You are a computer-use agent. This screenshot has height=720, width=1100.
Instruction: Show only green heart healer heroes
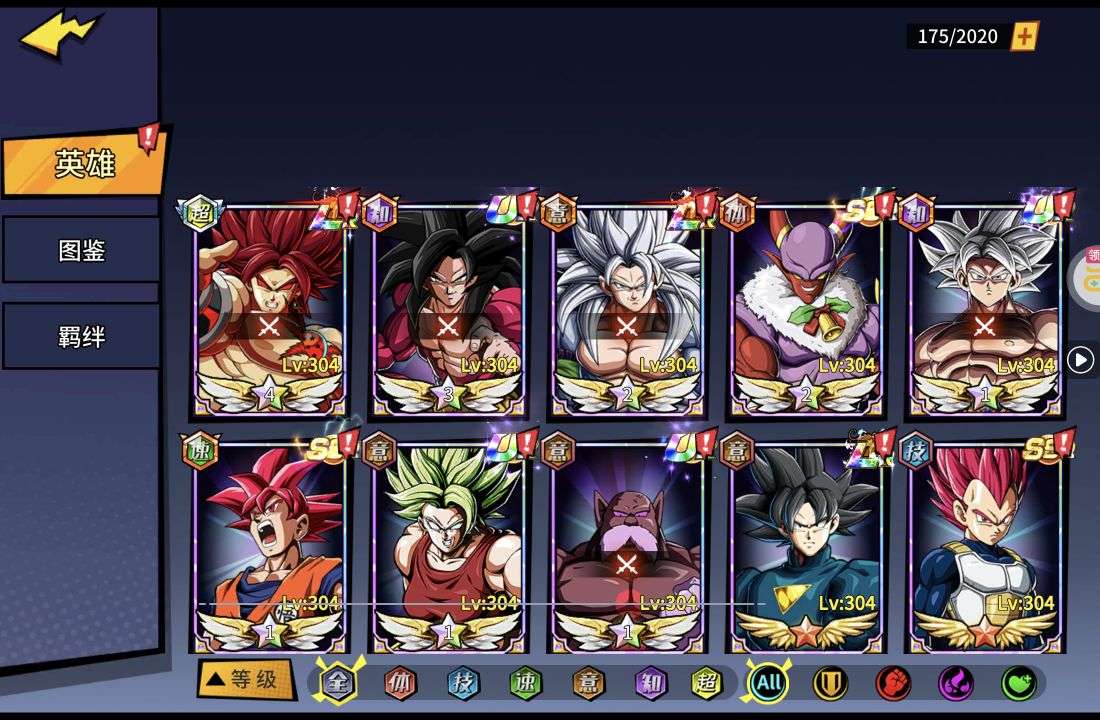point(1018,683)
